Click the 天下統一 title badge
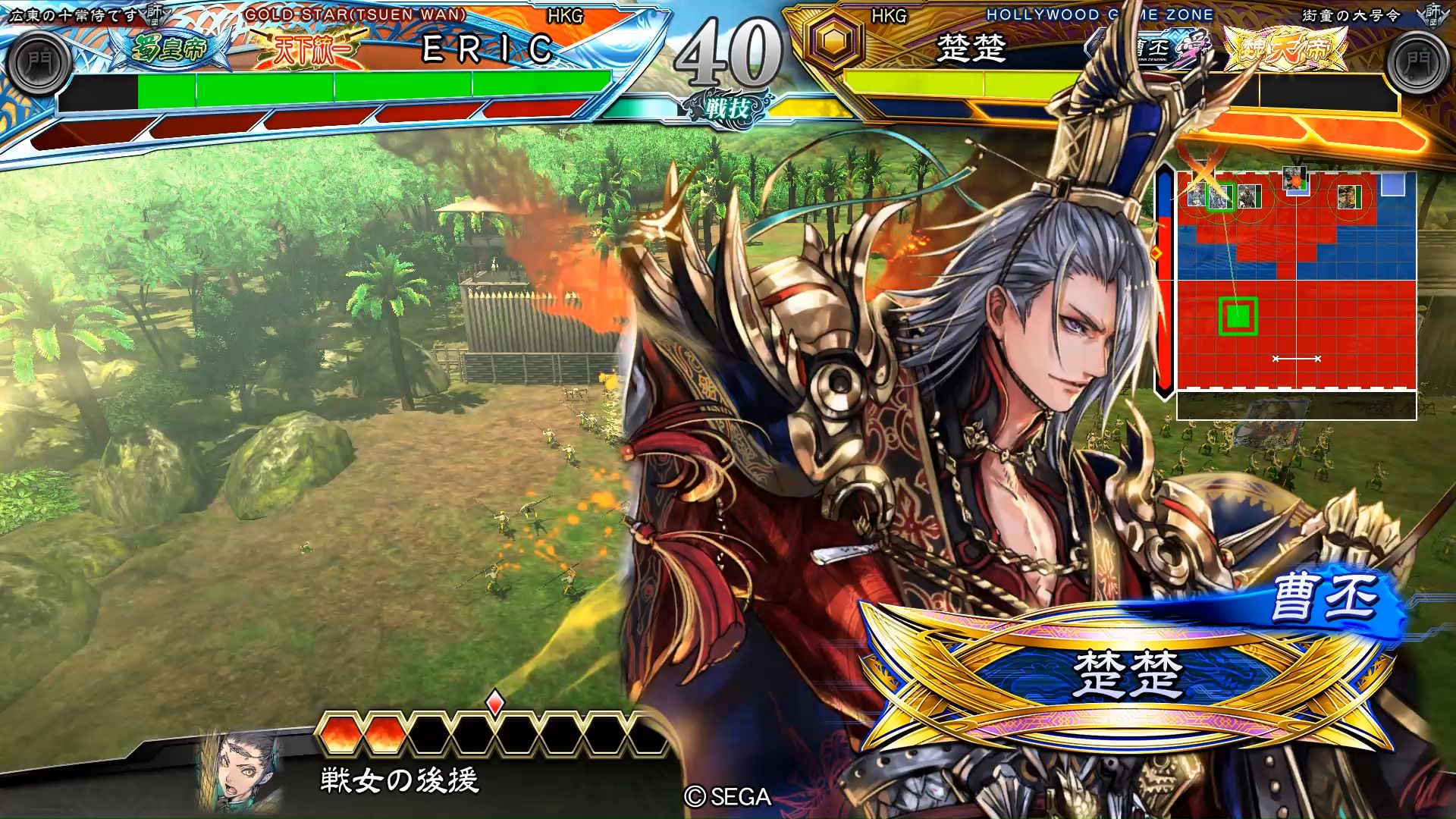1456x819 pixels. tap(312, 49)
